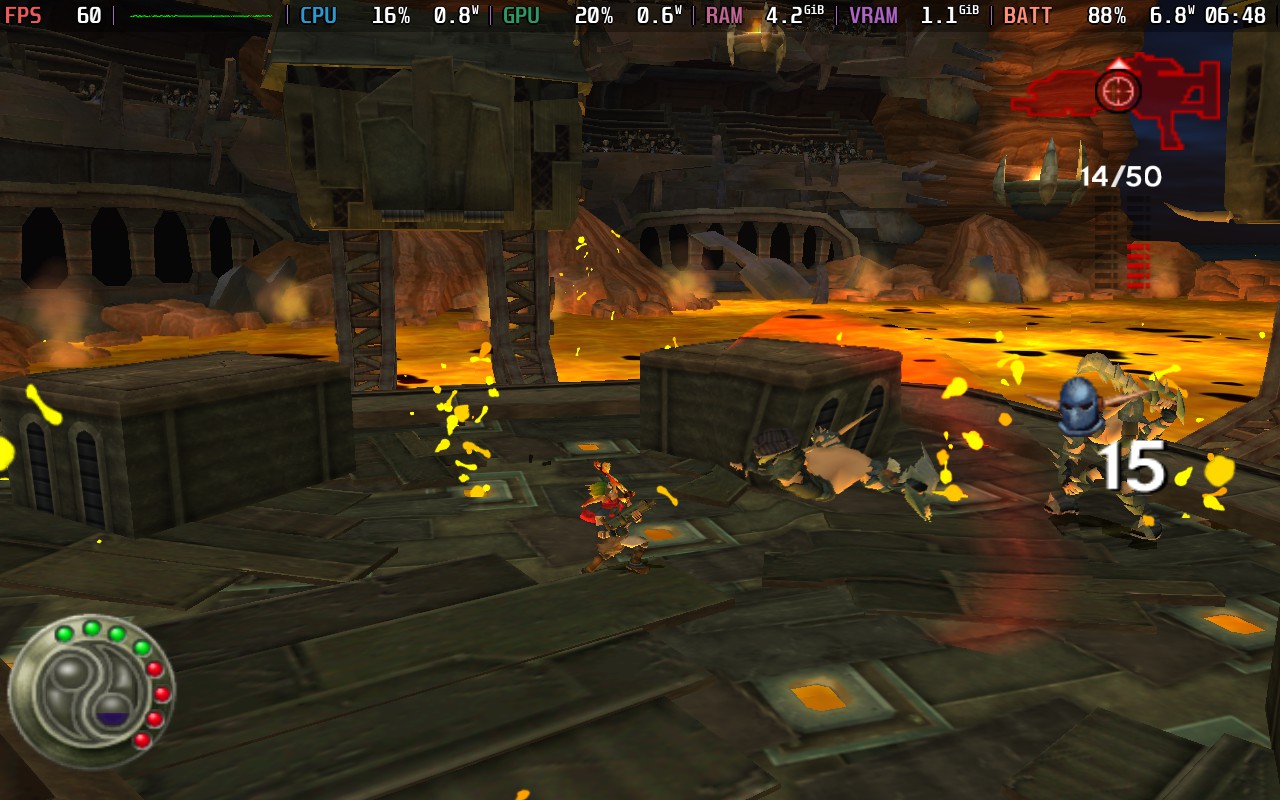Viewport: 1280px width, 800px height.
Task: Select the GPU label in the performance overlay
Action: click(x=518, y=15)
